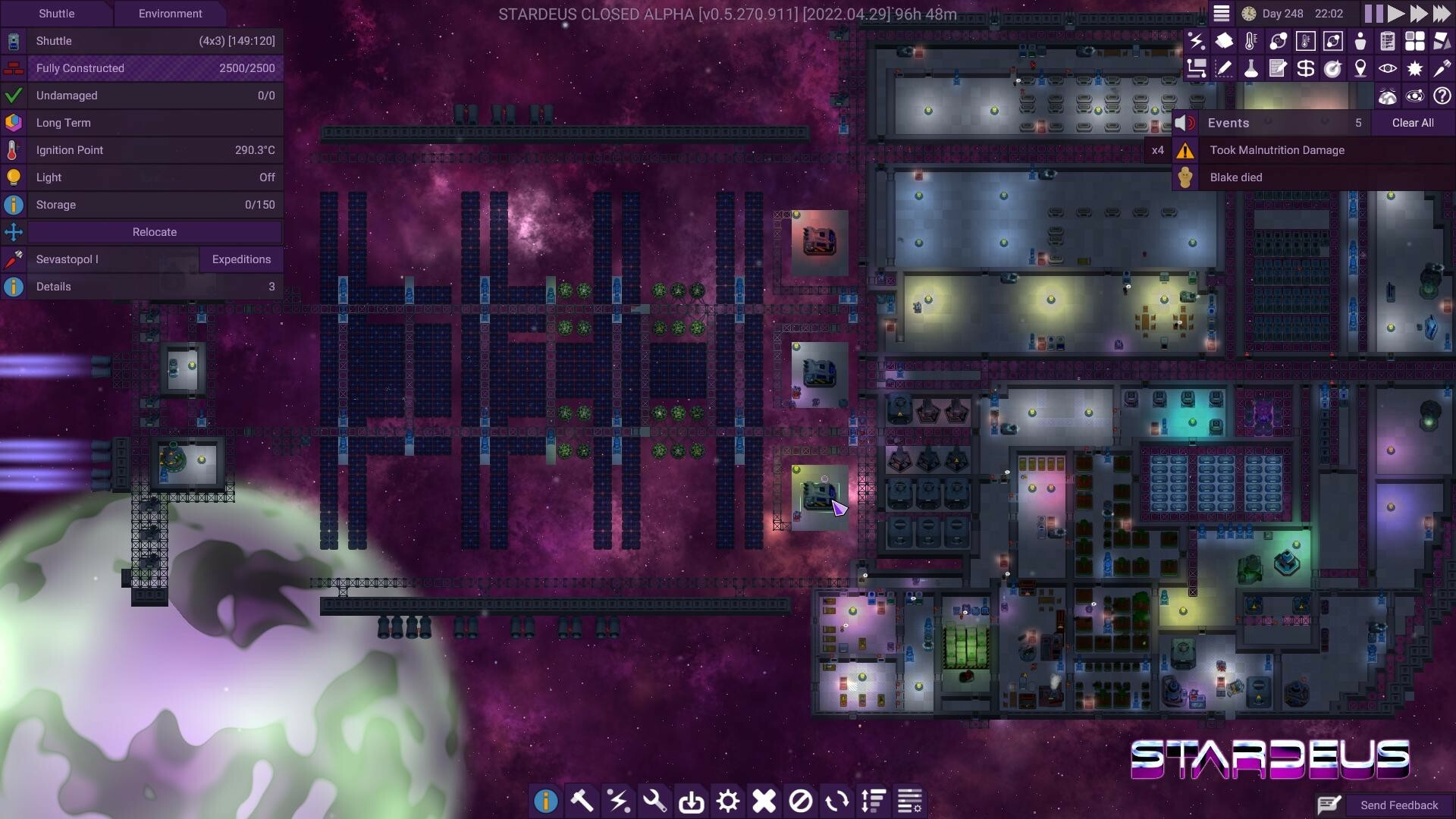Click the wrench repair tool
The width and height of the screenshot is (1456, 819).
pyautogui.click(x=655, y=801)
